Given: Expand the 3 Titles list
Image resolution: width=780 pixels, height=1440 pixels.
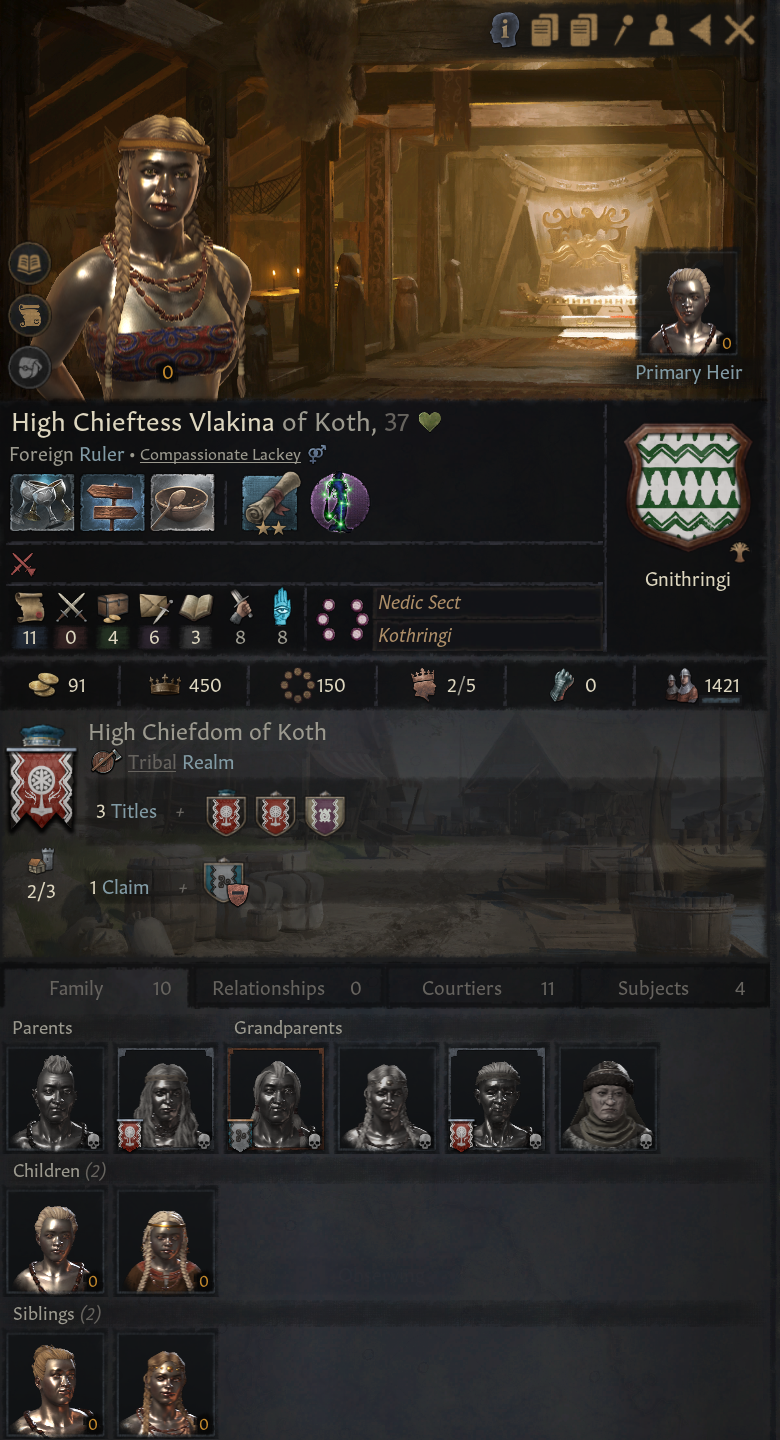Looking at the screenshot, I should (x=126, y=811).
